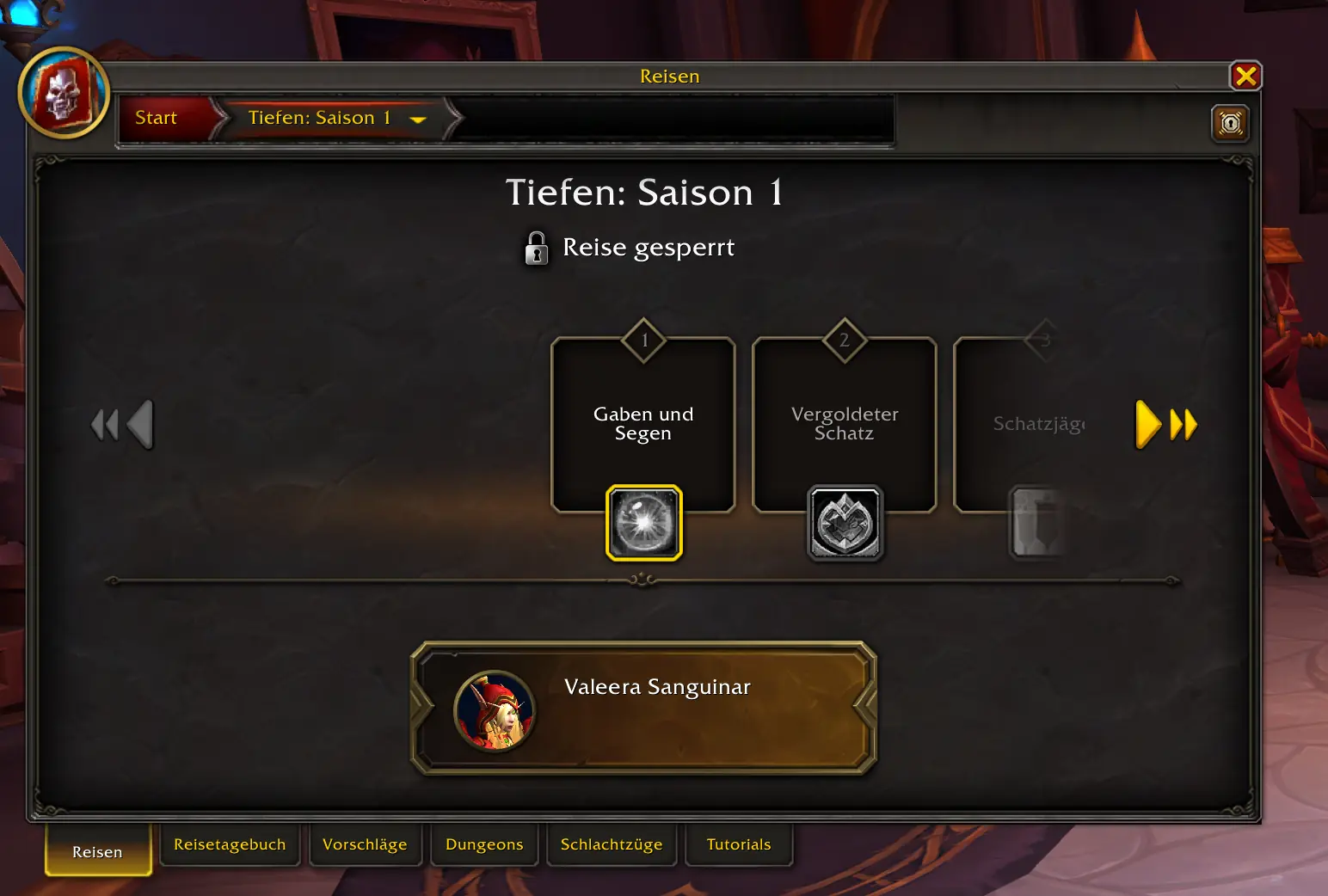Image resolution: width=1328 pixels, height=896 pixels.
Task: Click the diamond number 1 above Gaben und Segen
Action: click(643, 340)
